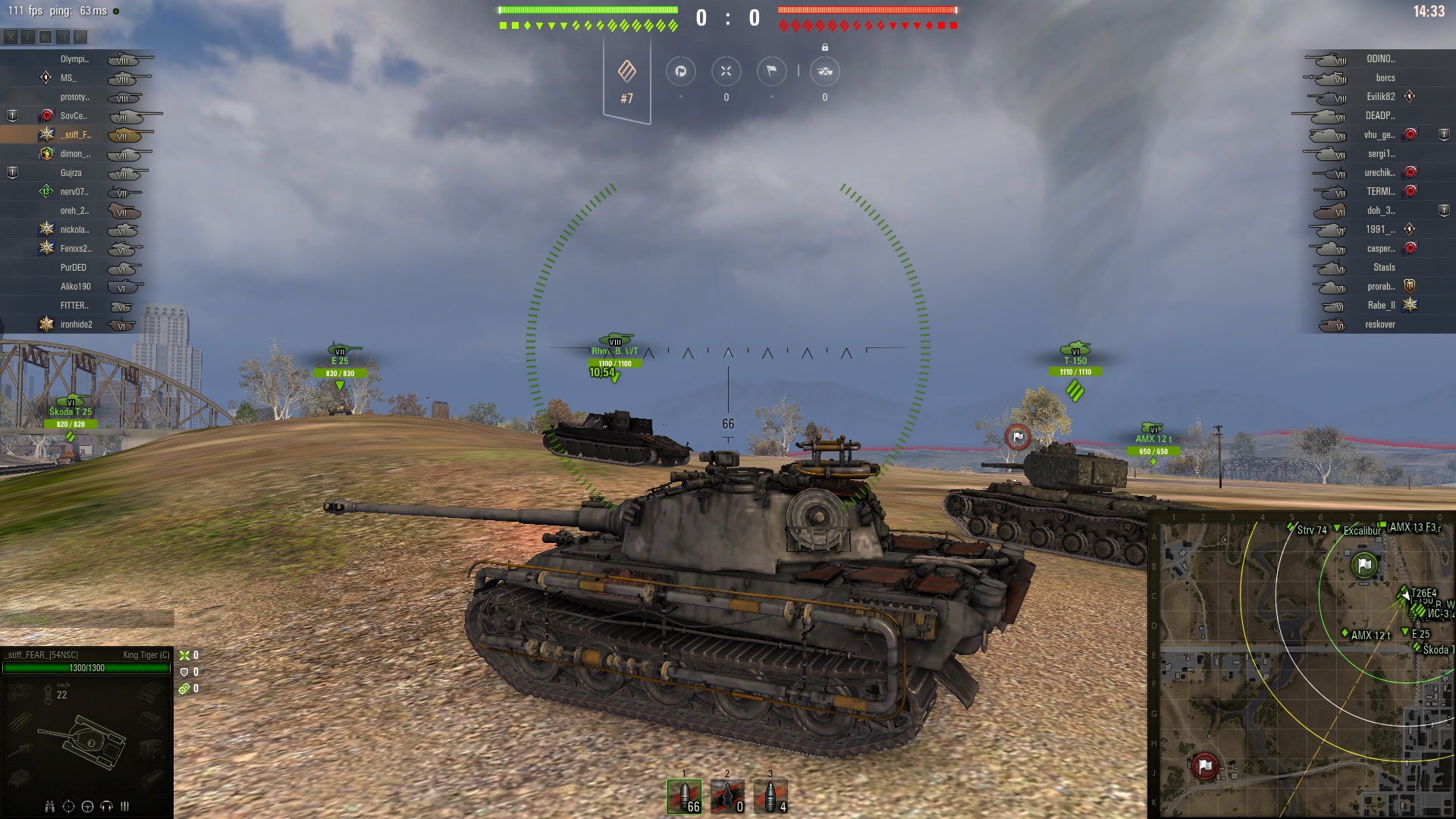Click the headphones radio operator icon
This screenshot has width=1456, height=819.
tap(106, 806)
